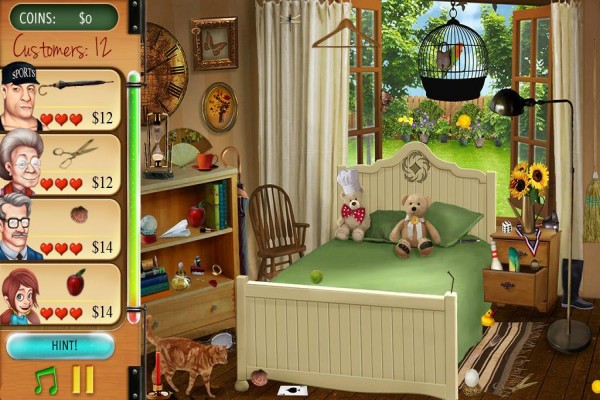Click the HINT! button

[x=59, y=346]
